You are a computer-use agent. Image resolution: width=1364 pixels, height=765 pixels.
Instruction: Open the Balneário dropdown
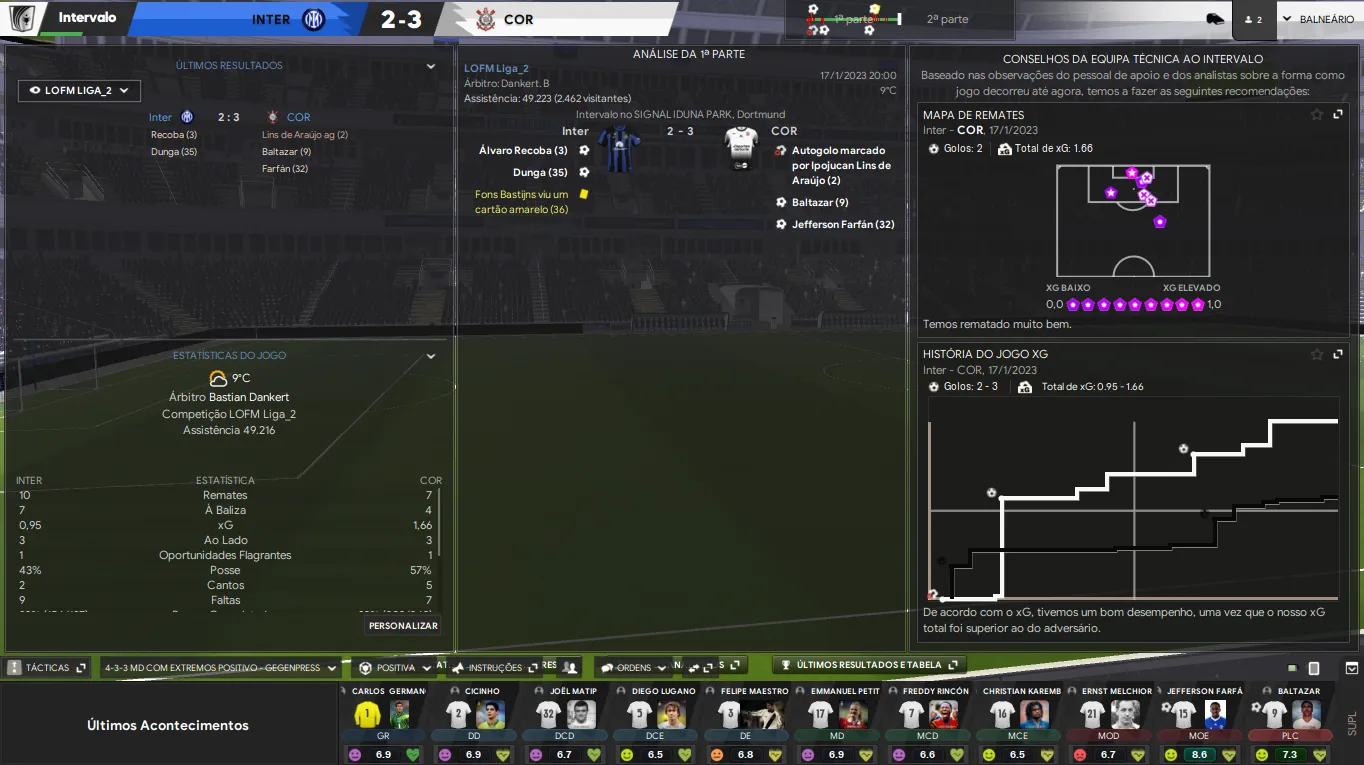pyautogui.click(x=1318, y=19)
